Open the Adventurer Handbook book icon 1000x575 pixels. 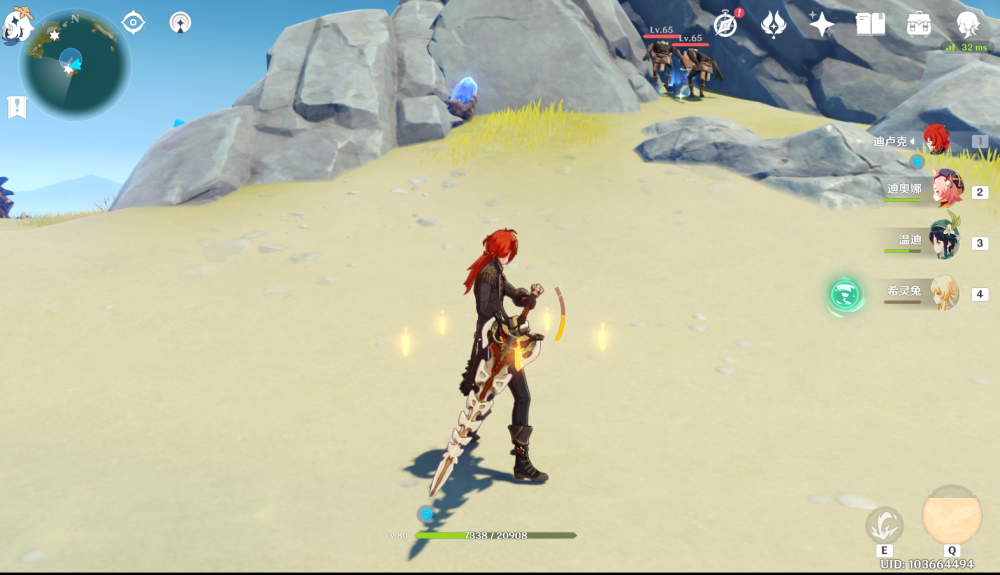click(870, 24)
